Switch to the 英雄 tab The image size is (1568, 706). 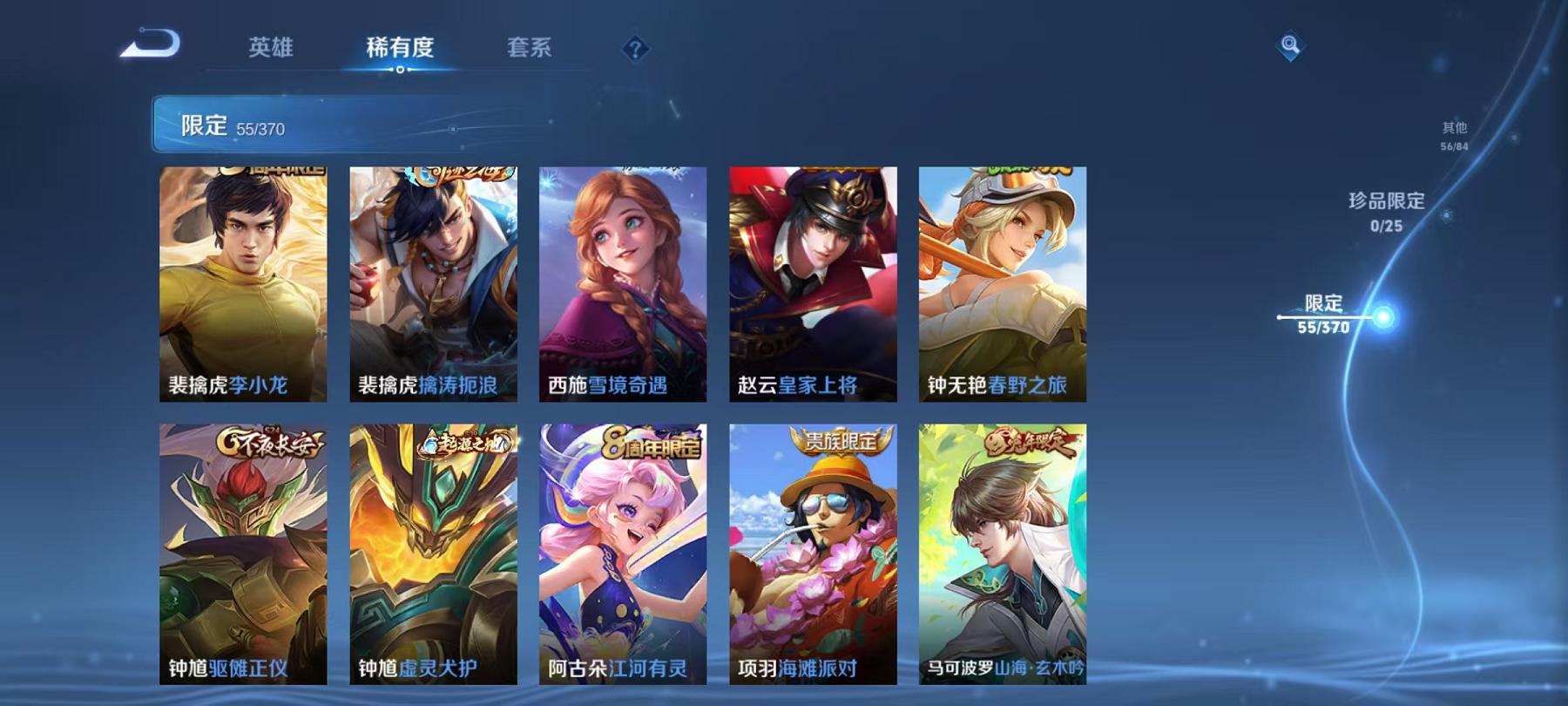271,50
